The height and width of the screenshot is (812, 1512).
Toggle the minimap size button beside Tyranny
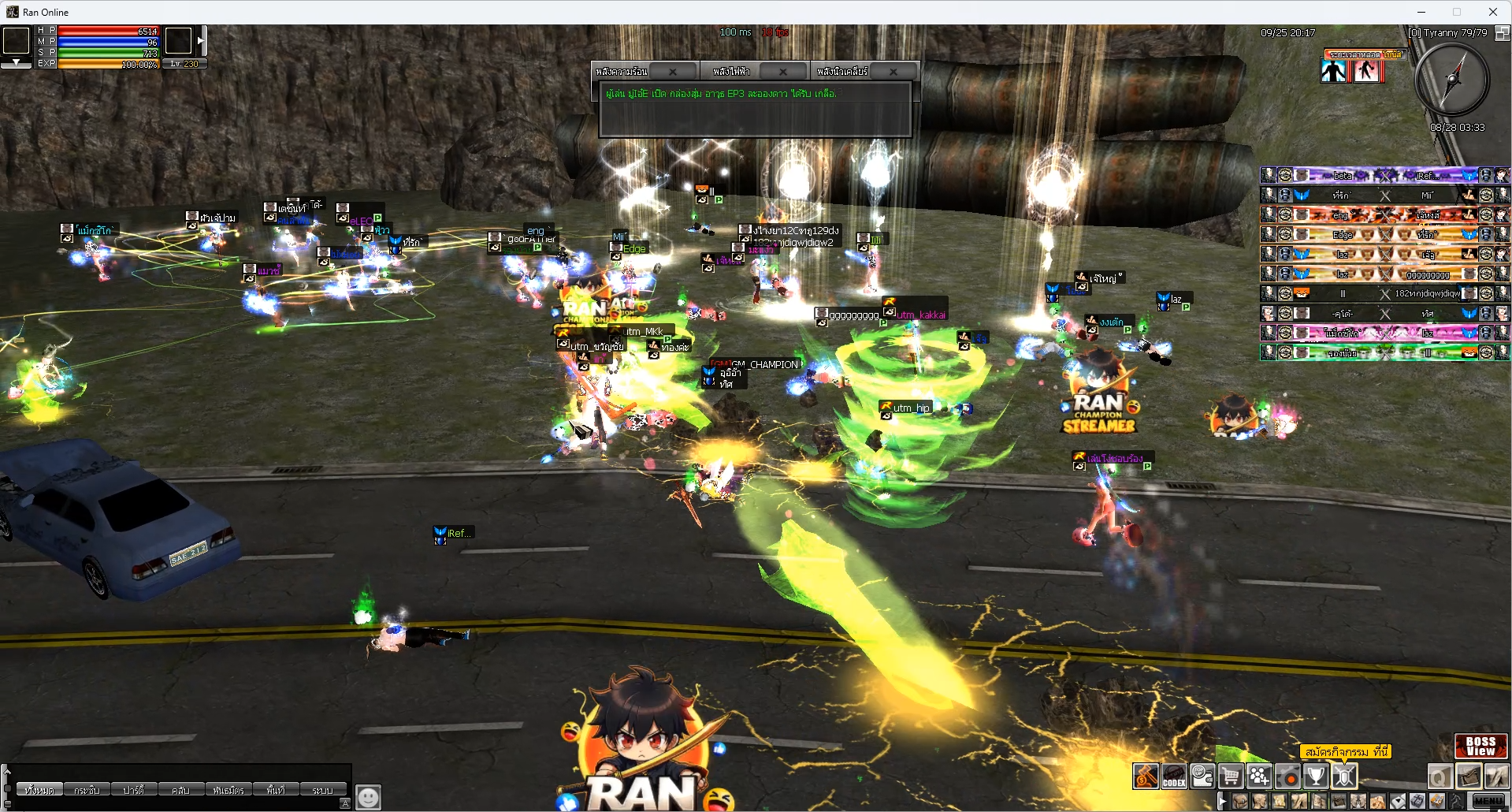(1502, 33)
